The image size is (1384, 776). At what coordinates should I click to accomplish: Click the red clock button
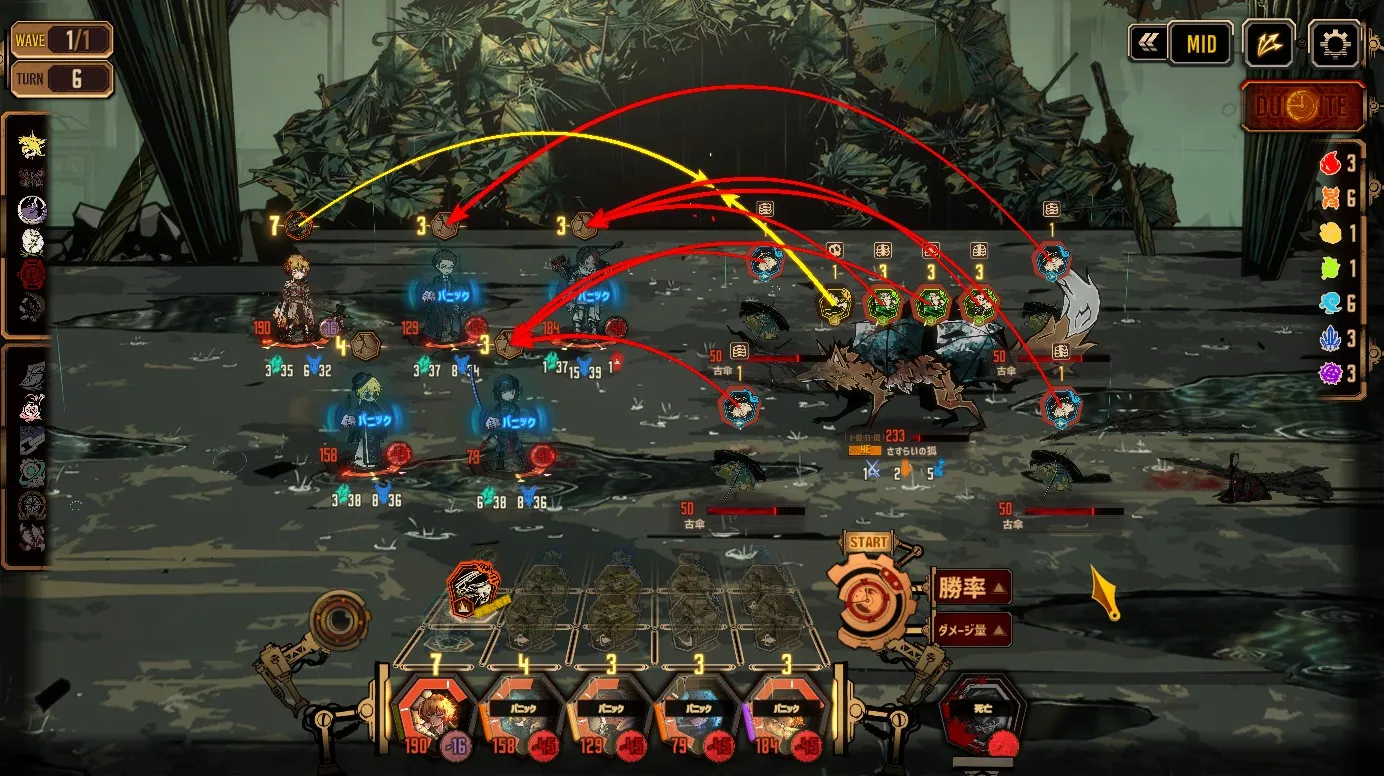click(x=1303, y=107)
